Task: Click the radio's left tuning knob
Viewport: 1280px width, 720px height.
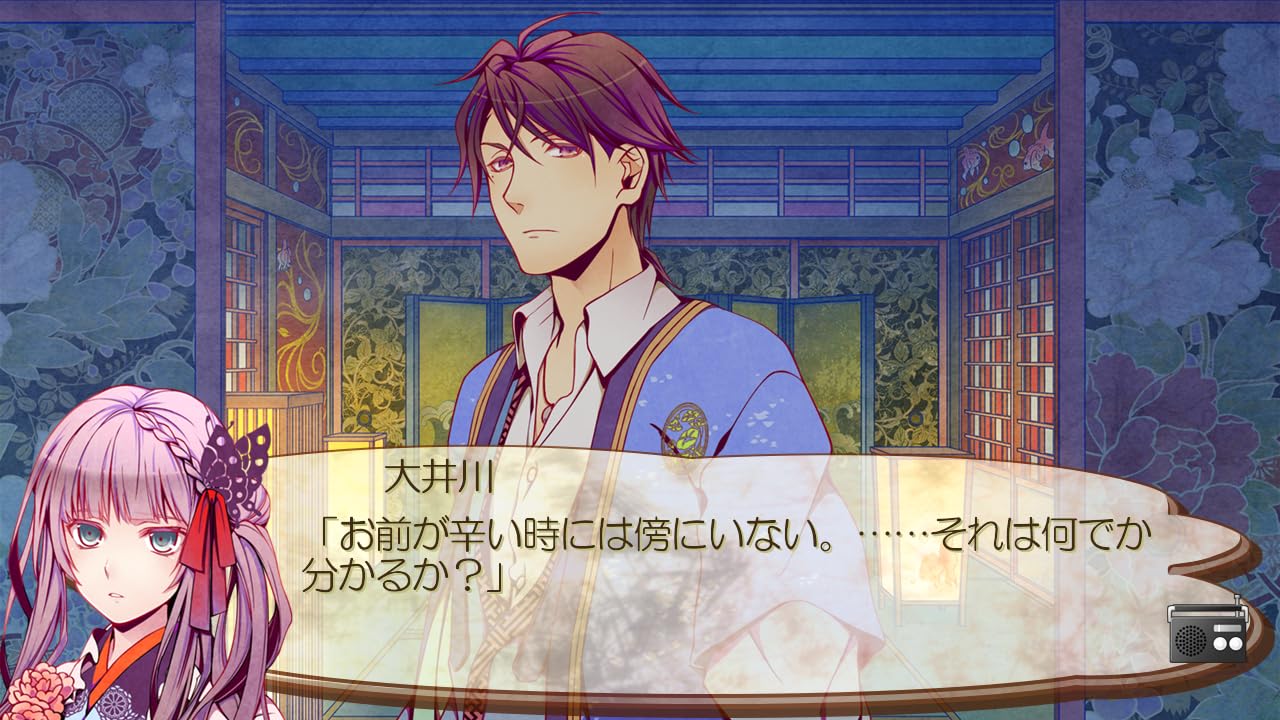Action: tap(1220, 643)
